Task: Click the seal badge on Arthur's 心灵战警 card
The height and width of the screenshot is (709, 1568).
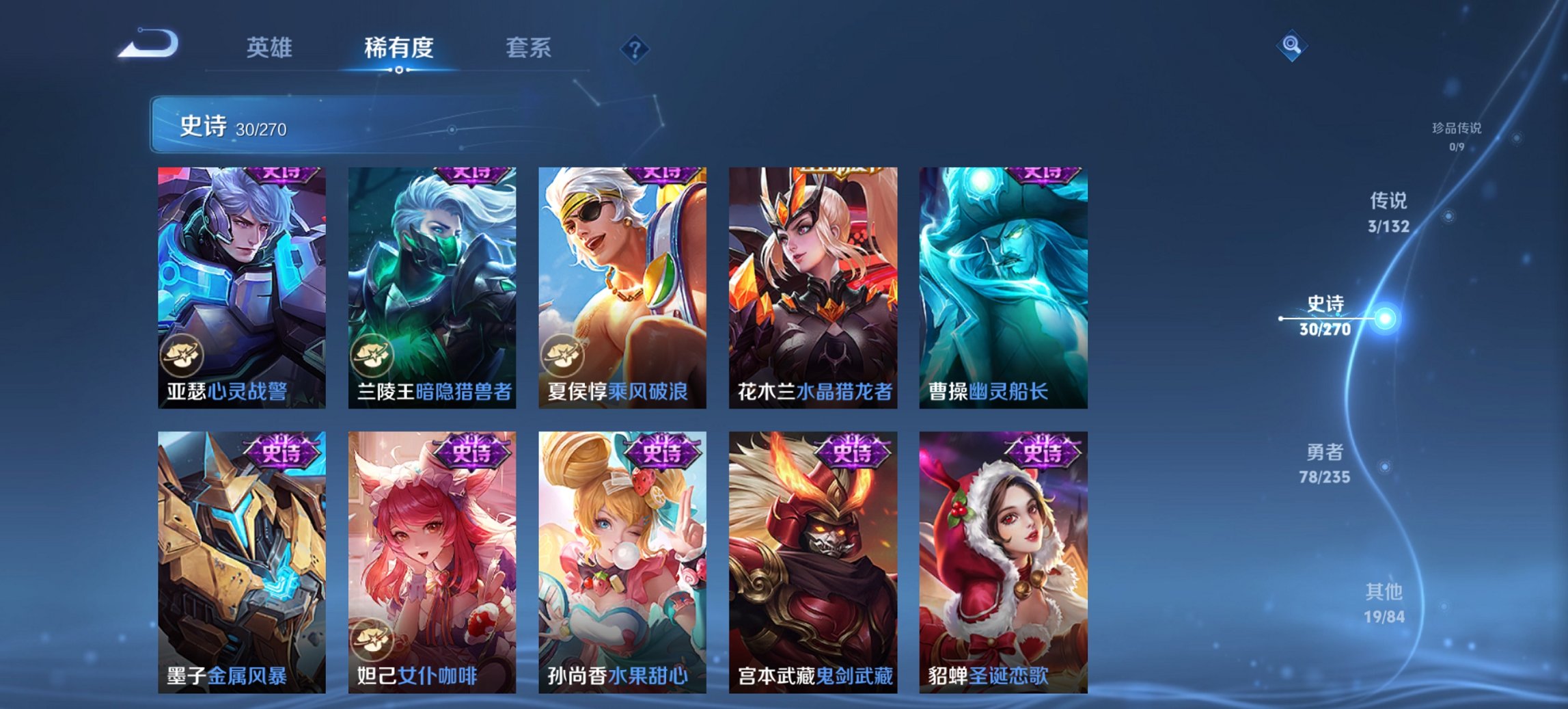Action: 183,357
